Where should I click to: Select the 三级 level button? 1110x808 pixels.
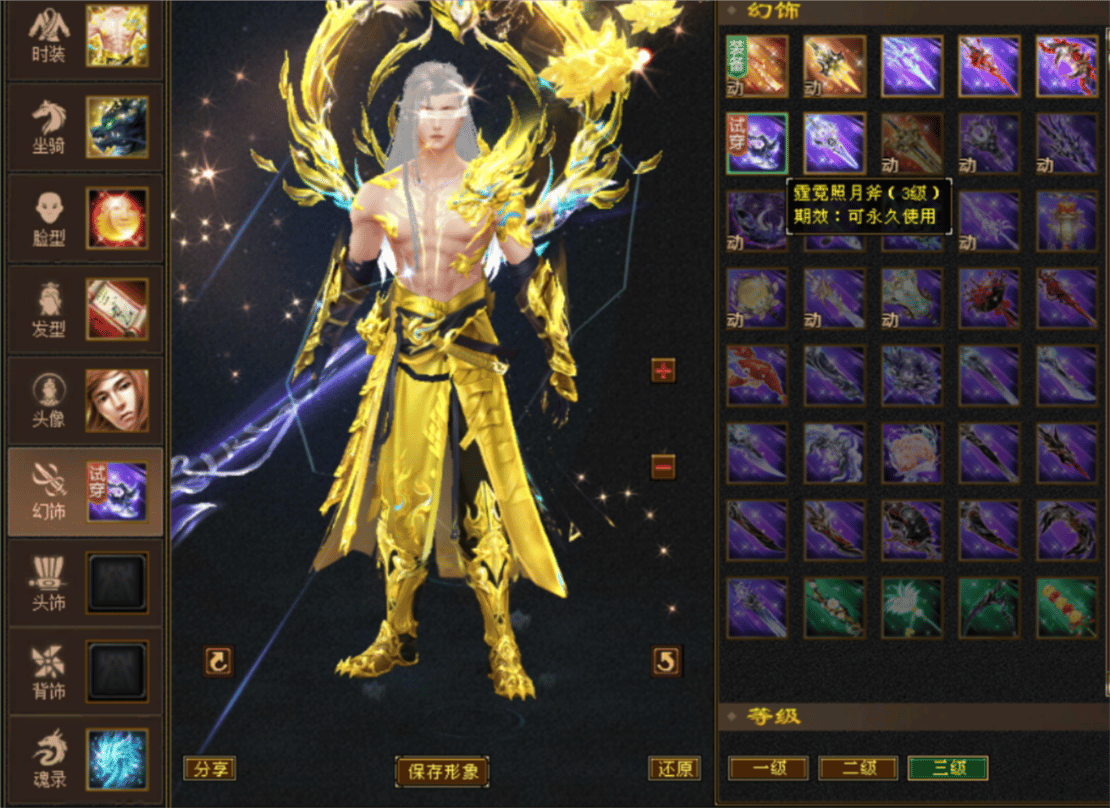(947, 768)
